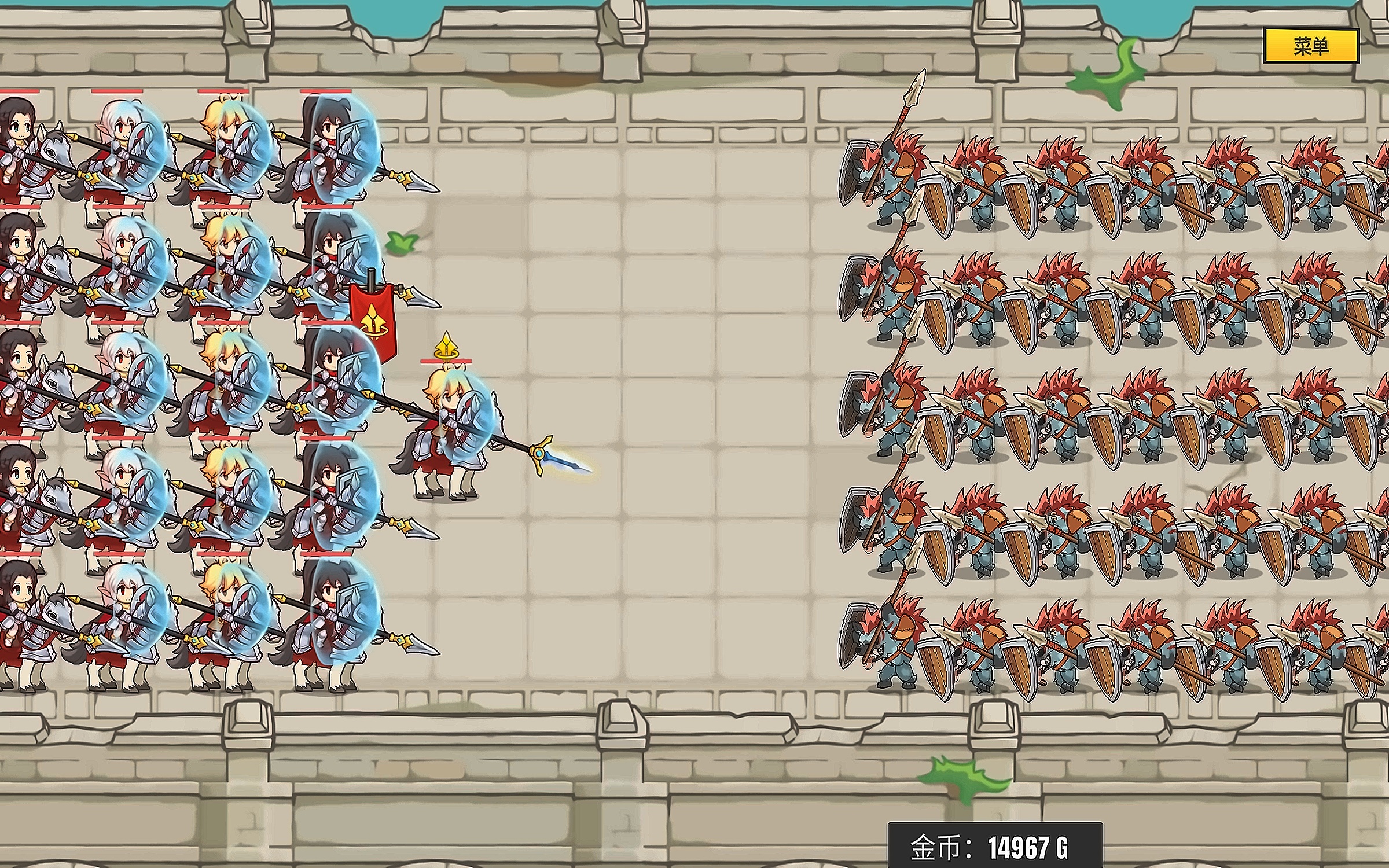Open the yellow 菜单 menu button
Viewport: 1389px width, 868px height.
(x=1310, y=46)
